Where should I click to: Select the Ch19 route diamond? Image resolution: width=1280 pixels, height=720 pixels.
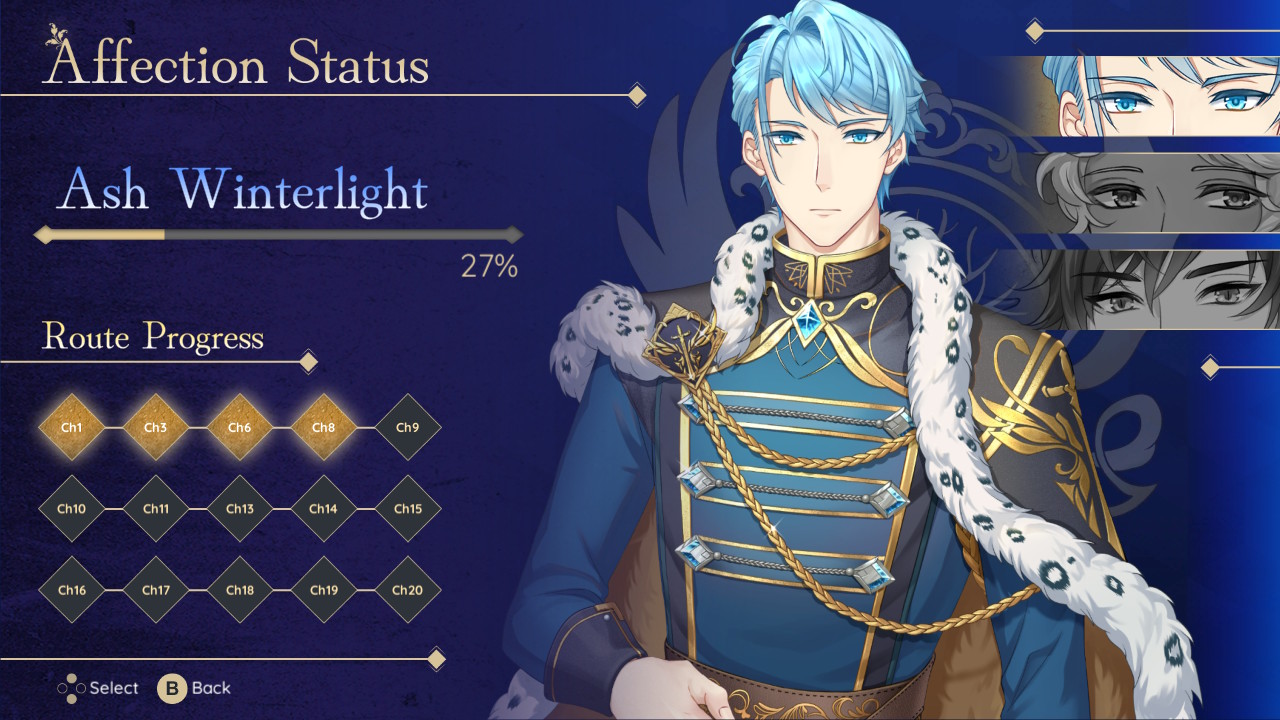[323, 590]
